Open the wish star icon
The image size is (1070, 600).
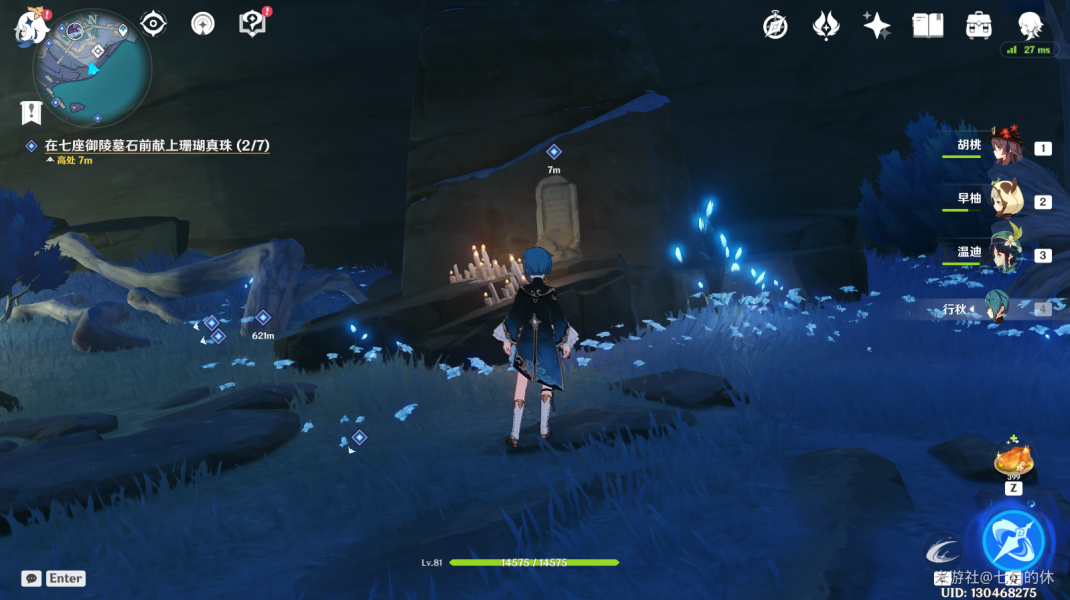pyautogui.click(x=877, y=26)
